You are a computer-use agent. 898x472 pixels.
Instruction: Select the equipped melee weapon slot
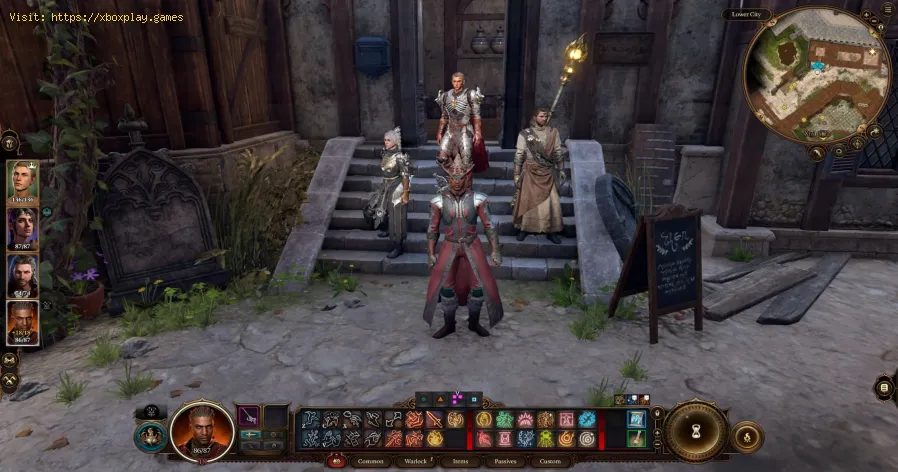(249, 416)
